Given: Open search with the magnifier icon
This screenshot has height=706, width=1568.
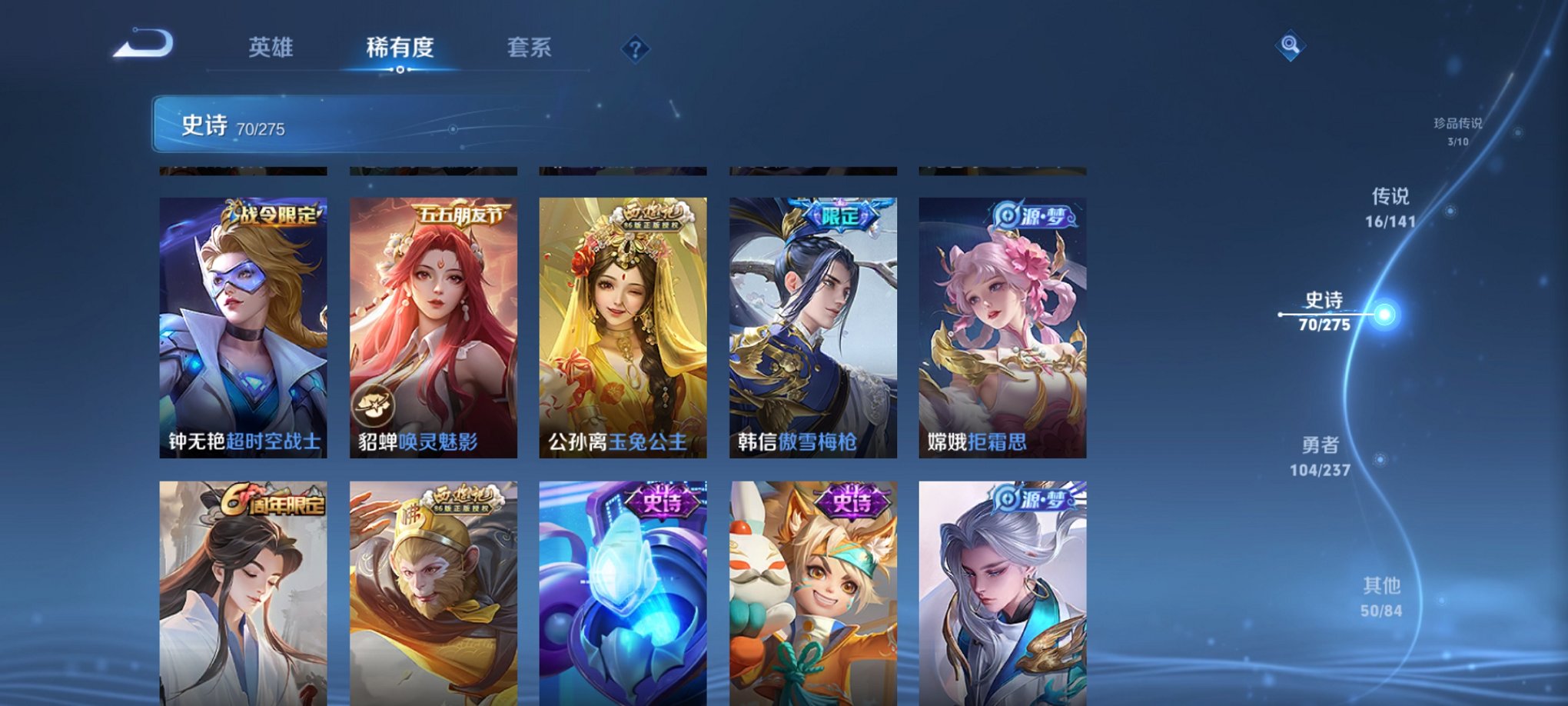Looking at the screenshot, I should (x=1291, y=44).
